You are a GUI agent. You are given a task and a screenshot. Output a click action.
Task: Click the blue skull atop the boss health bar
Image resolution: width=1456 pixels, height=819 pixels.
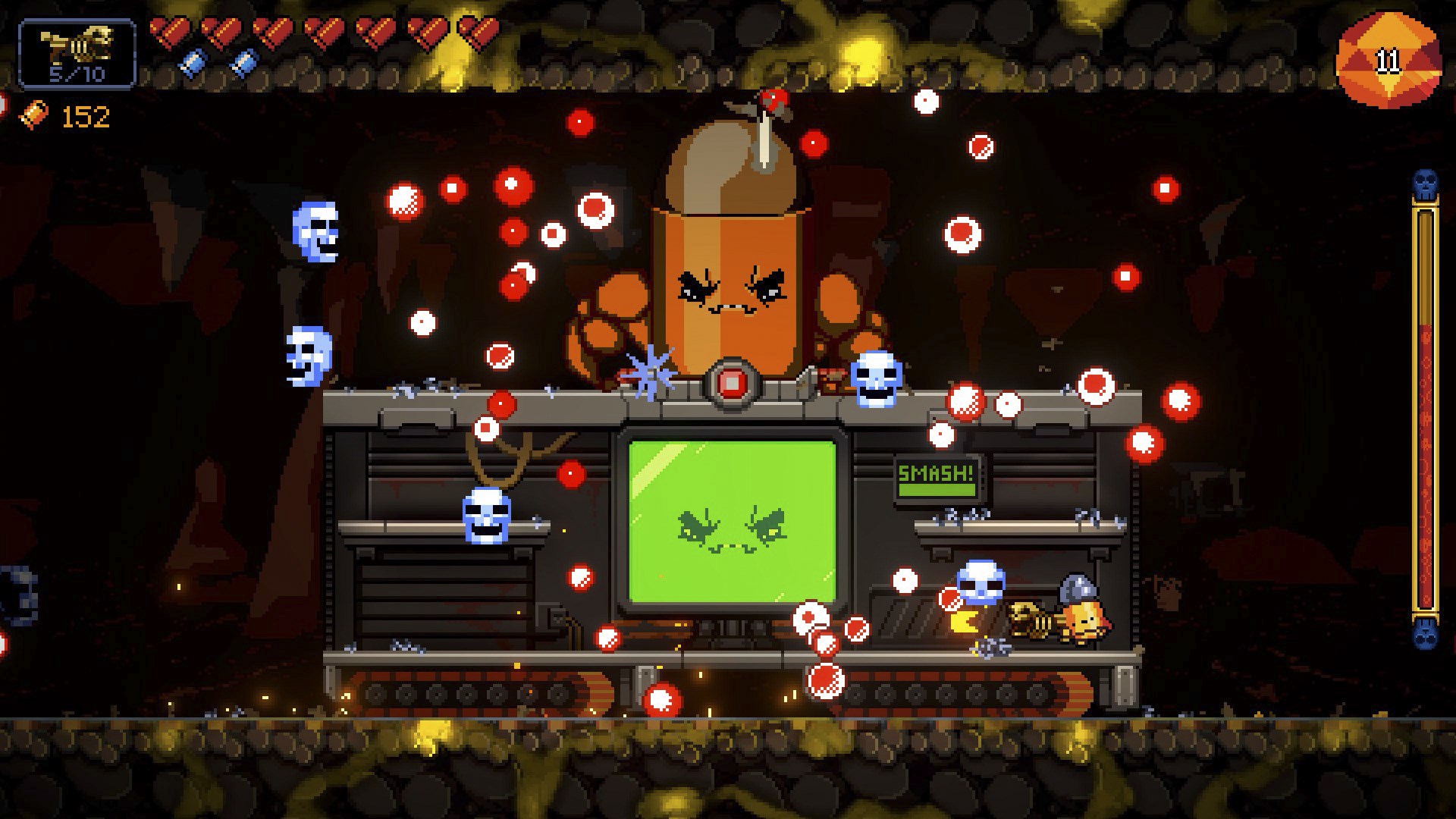(1423, 182)
